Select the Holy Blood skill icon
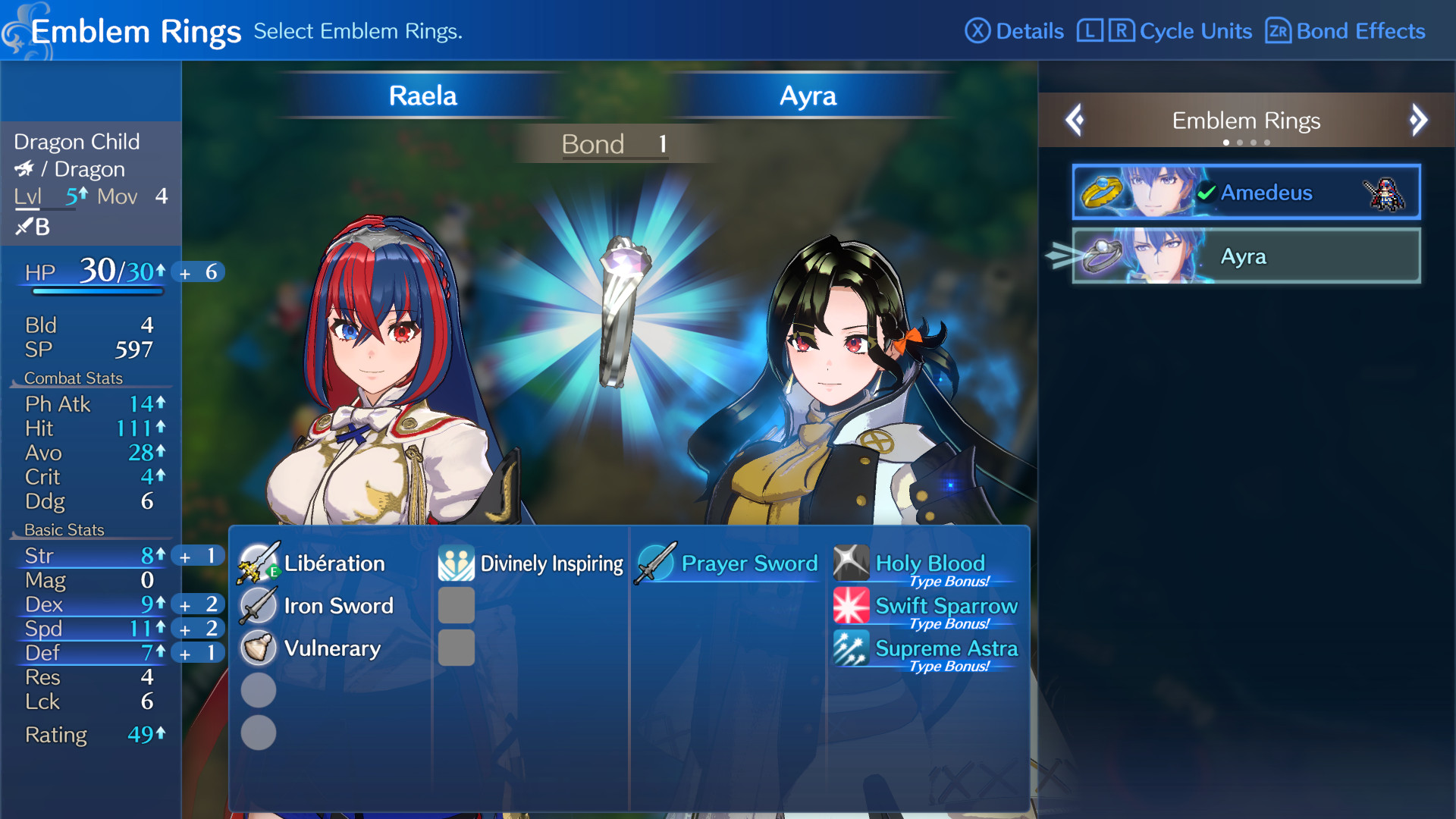Screen dimensions: 1456x819 coord(851,563)
